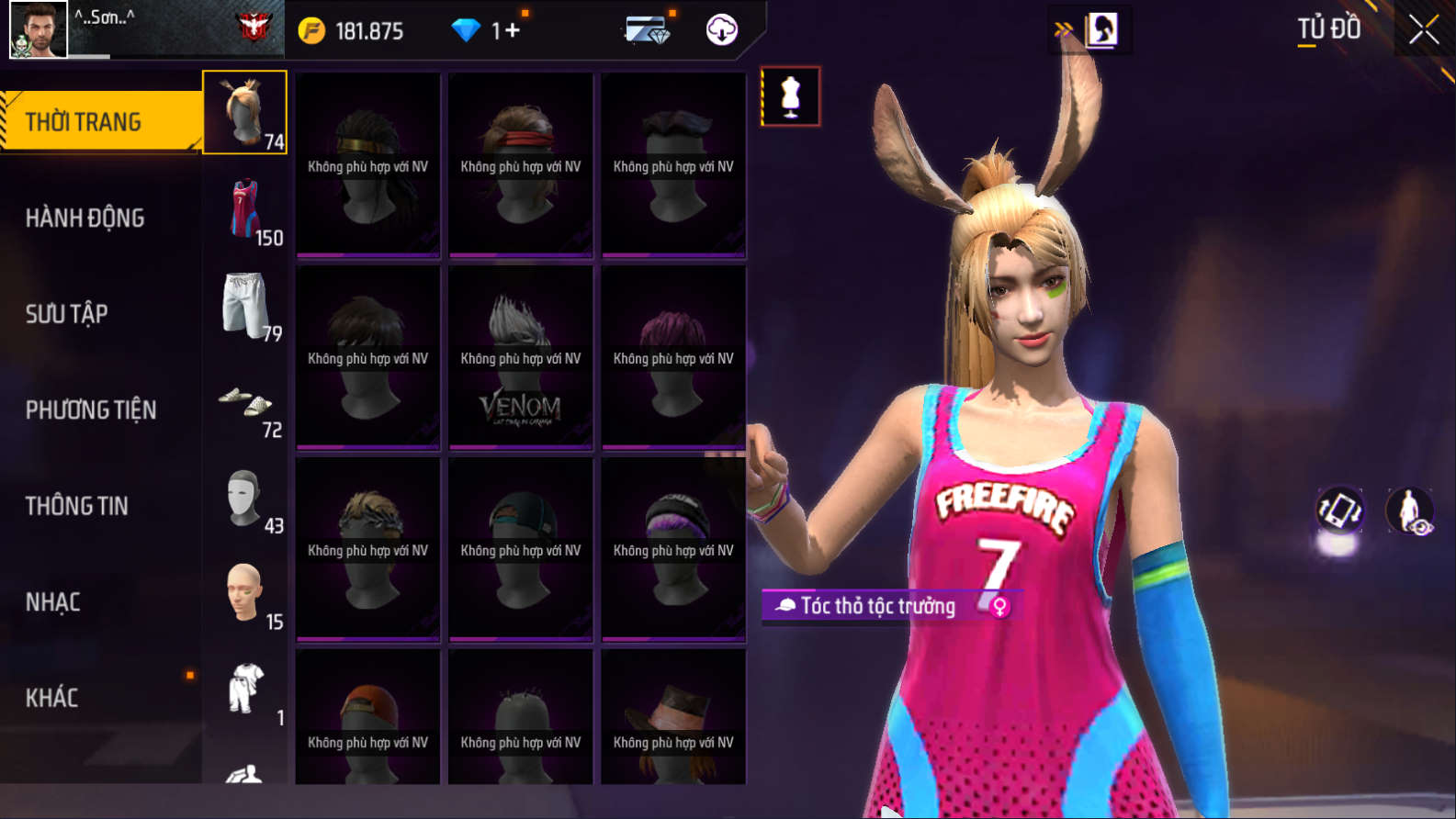
Task: Switch to SƯU TẬP category
Action: coord(66,314)
